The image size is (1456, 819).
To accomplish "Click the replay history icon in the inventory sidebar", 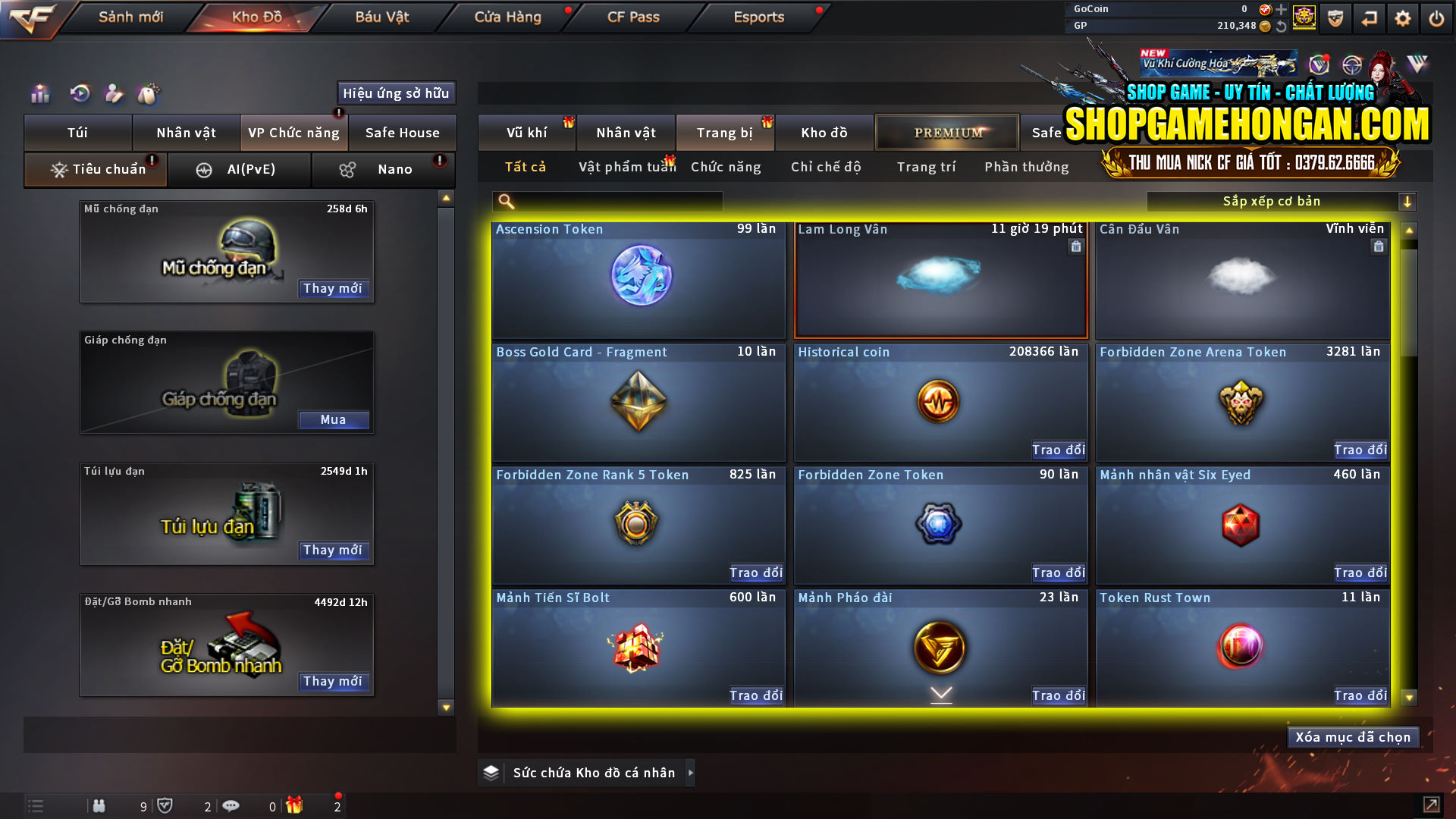I will 79,93.
